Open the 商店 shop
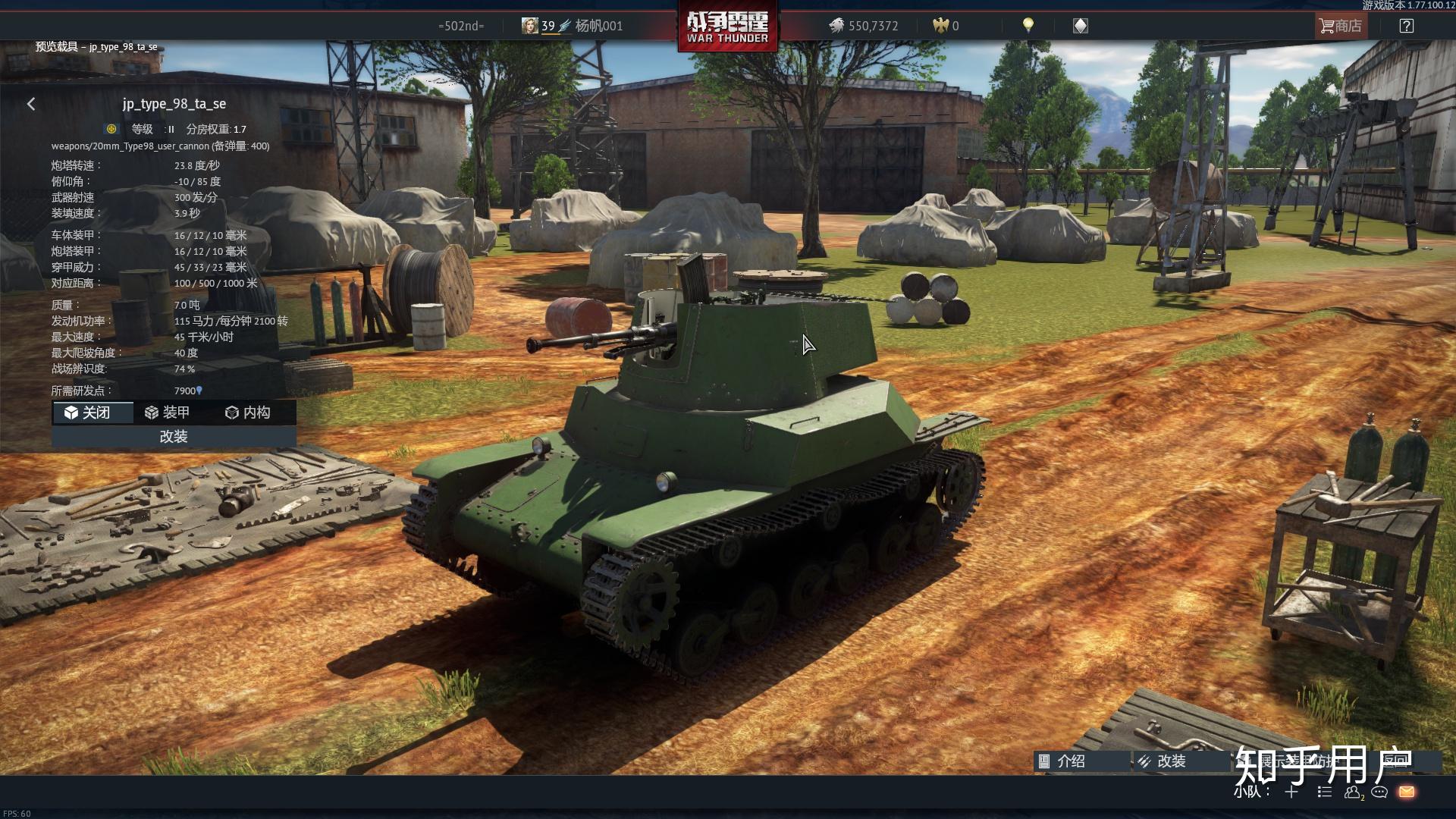The image size is (1456, 819). point(1340,26)
